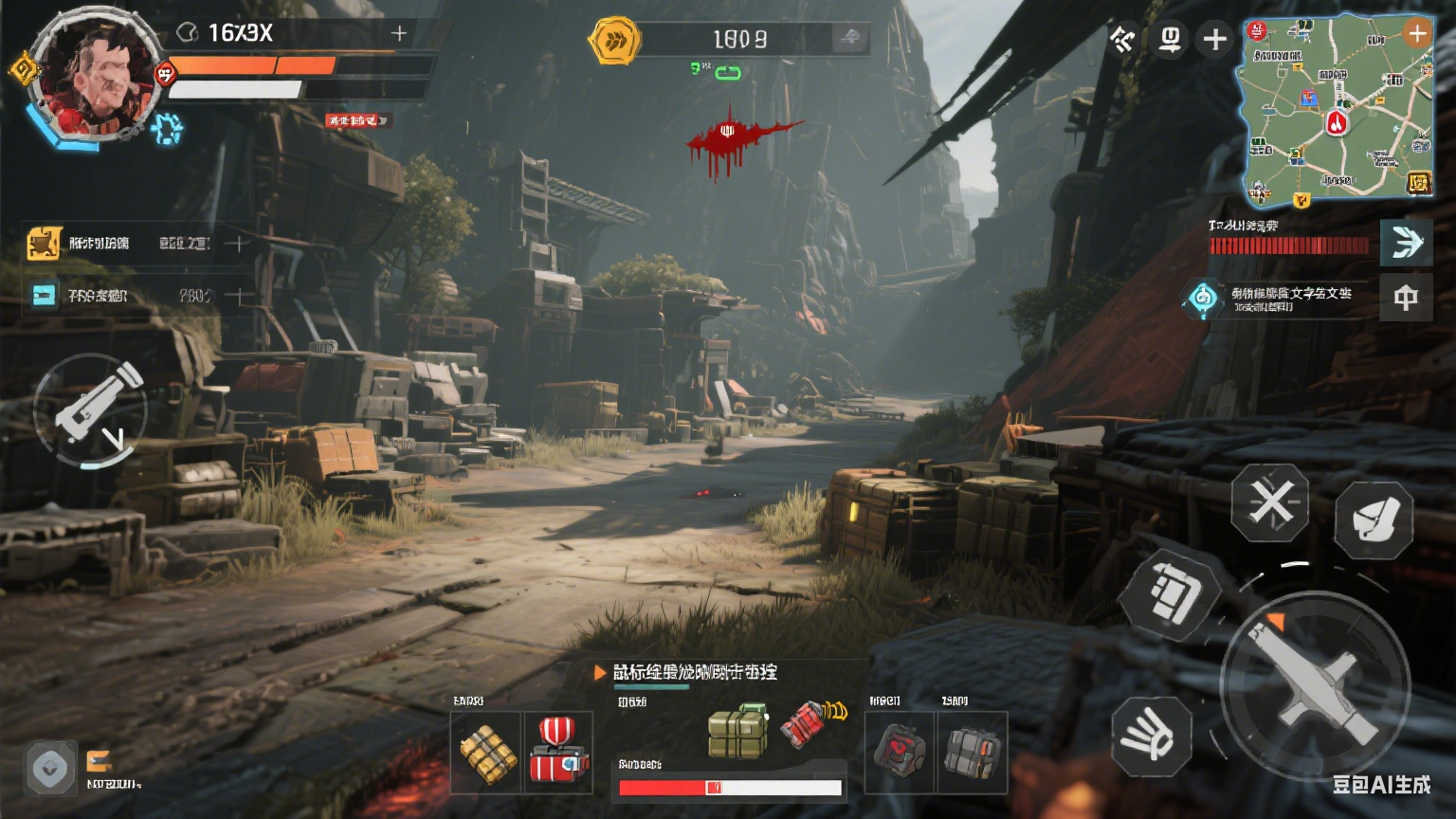Viewport: 1456px width, 819px height.
Task: Select the red flame marker on minimap
Action: click(x=1336, y=121)
